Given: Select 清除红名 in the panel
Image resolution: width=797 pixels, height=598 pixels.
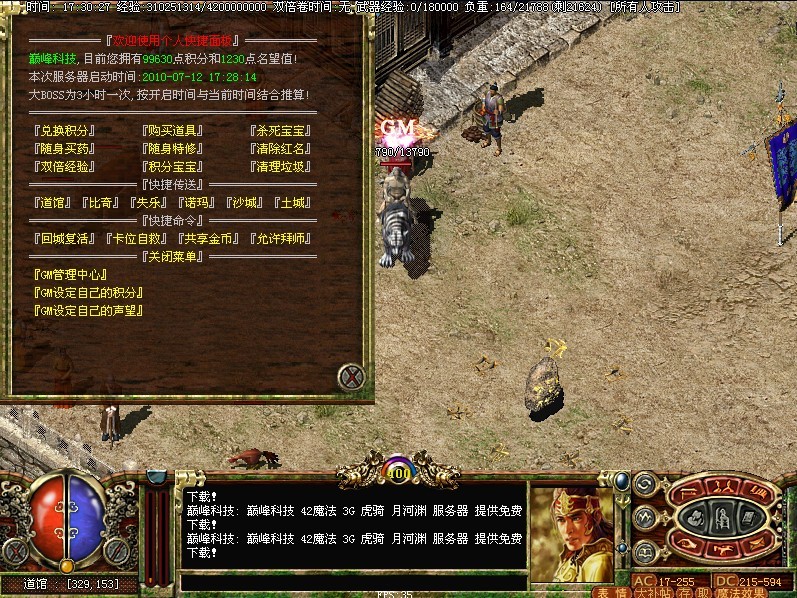Looking at the screenshot, I should pyautogui.click(x=281, y=148).
